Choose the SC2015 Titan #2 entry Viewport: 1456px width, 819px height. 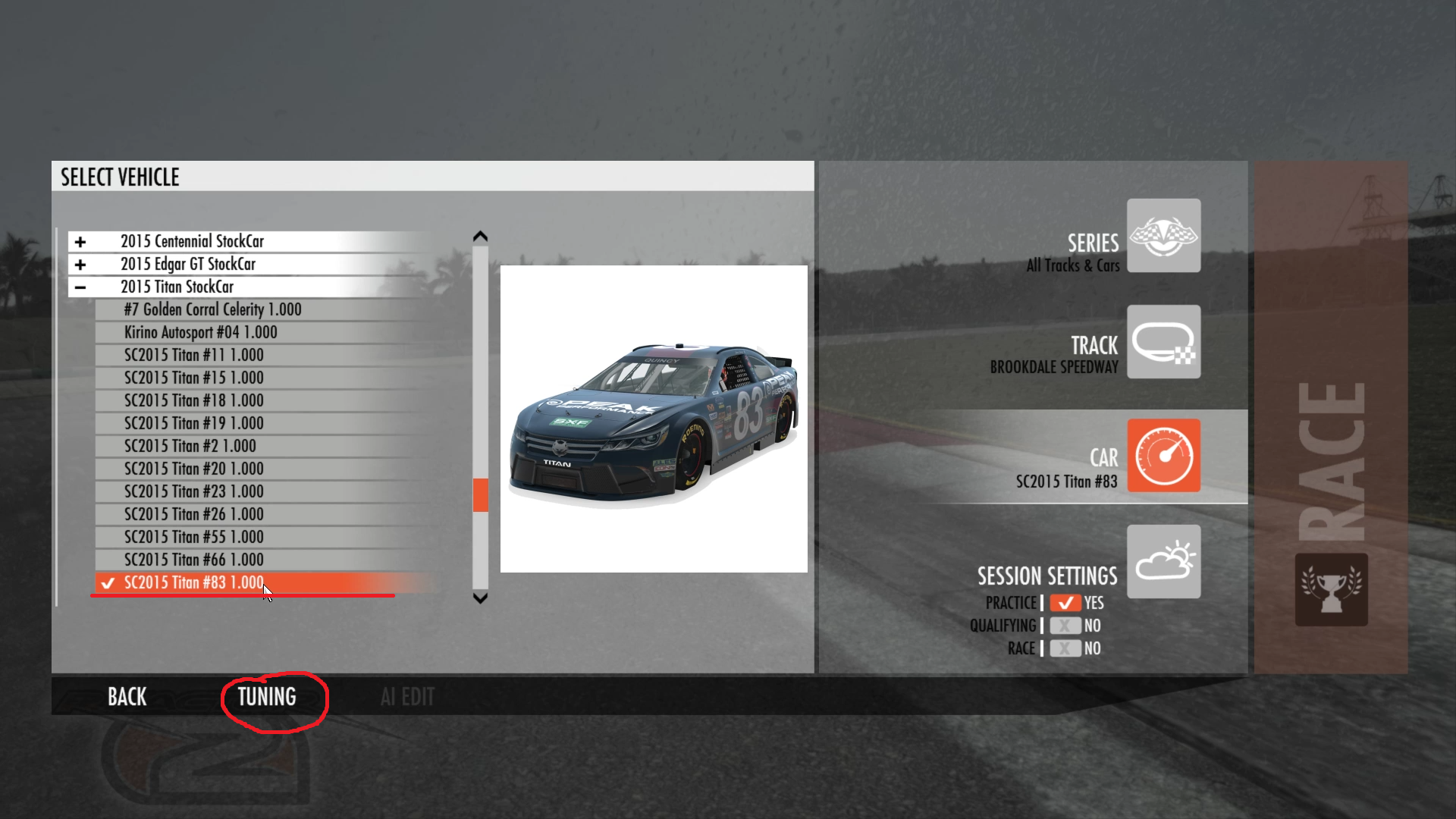190,446
